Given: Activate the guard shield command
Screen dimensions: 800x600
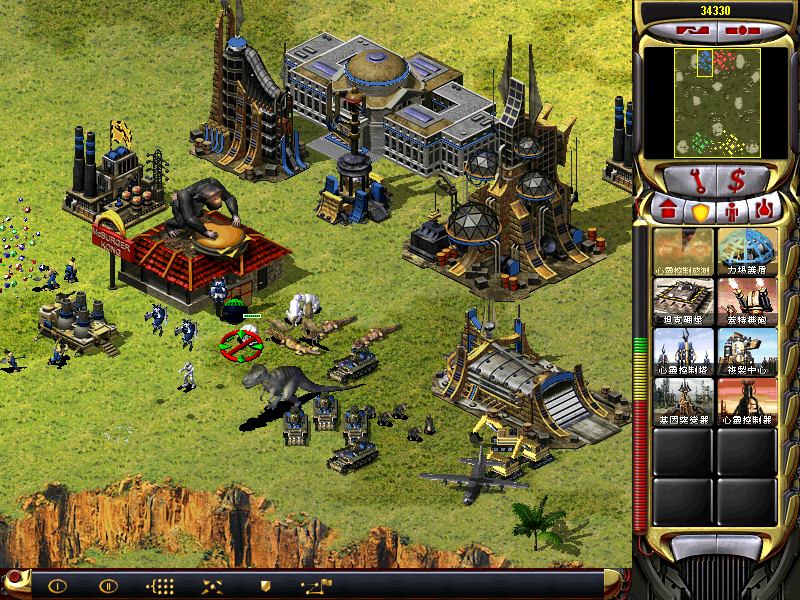Looking at the screenshot, I should [x=265, y=585].
